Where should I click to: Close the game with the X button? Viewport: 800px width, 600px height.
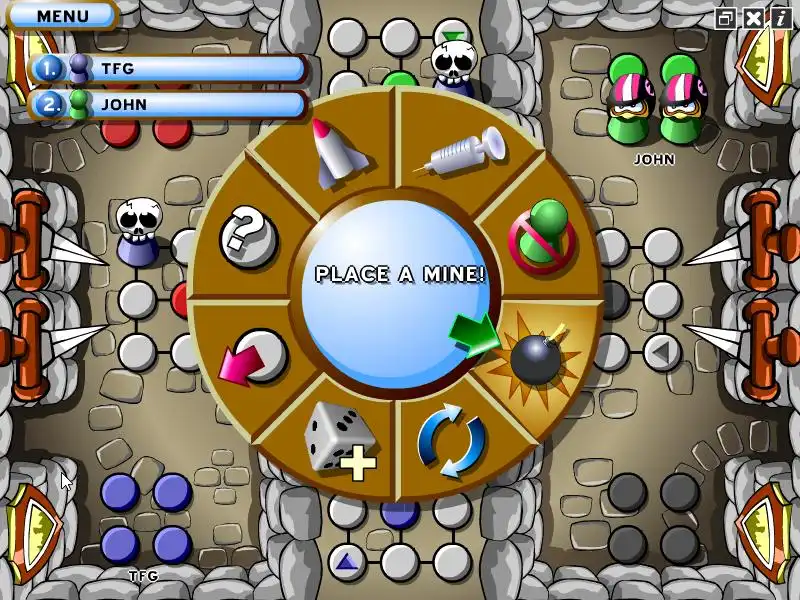[753, 17]
